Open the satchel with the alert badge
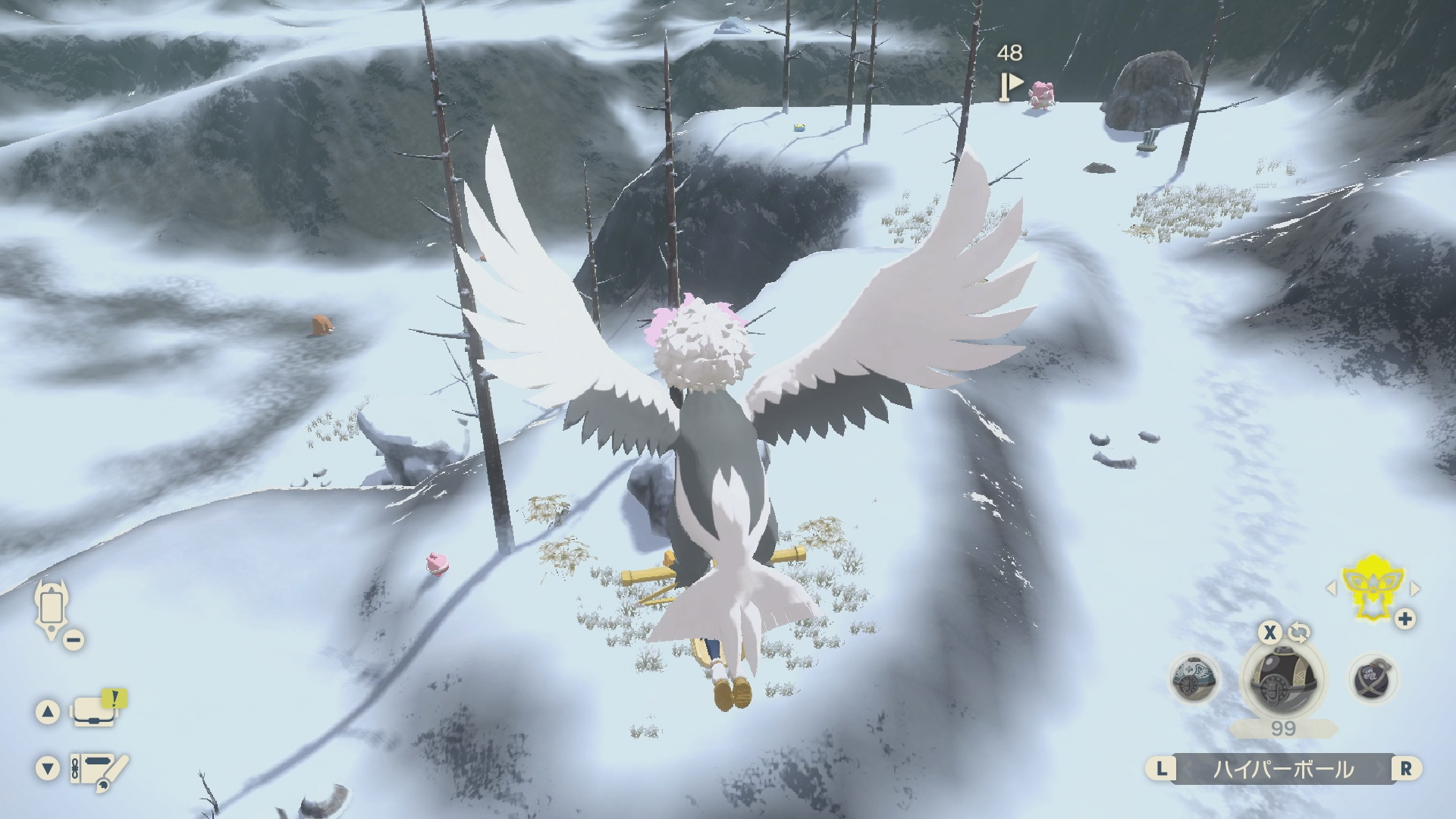Image resolution: width=1456 pixels, height=819 pixels. 95,711
